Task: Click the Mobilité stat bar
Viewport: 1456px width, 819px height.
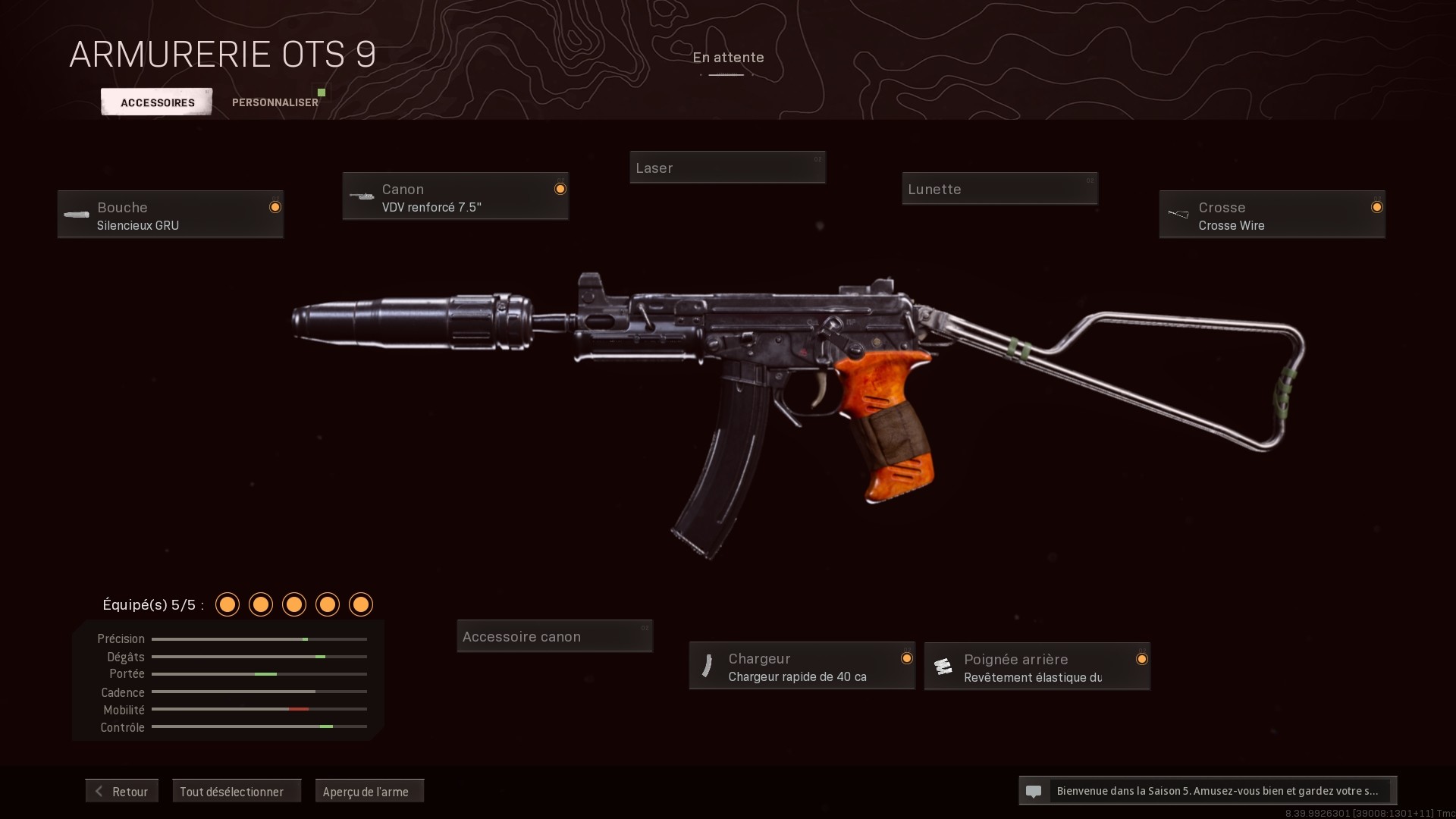Action: [259, 709]
